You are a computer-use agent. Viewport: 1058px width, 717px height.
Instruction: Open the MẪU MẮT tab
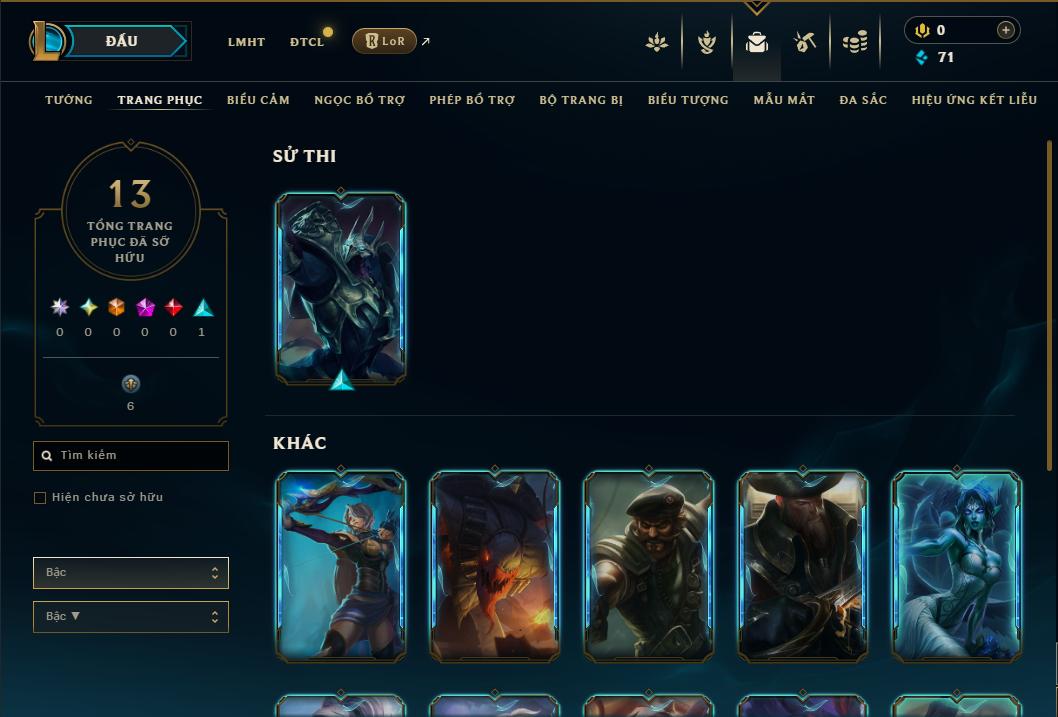point(784,100)
